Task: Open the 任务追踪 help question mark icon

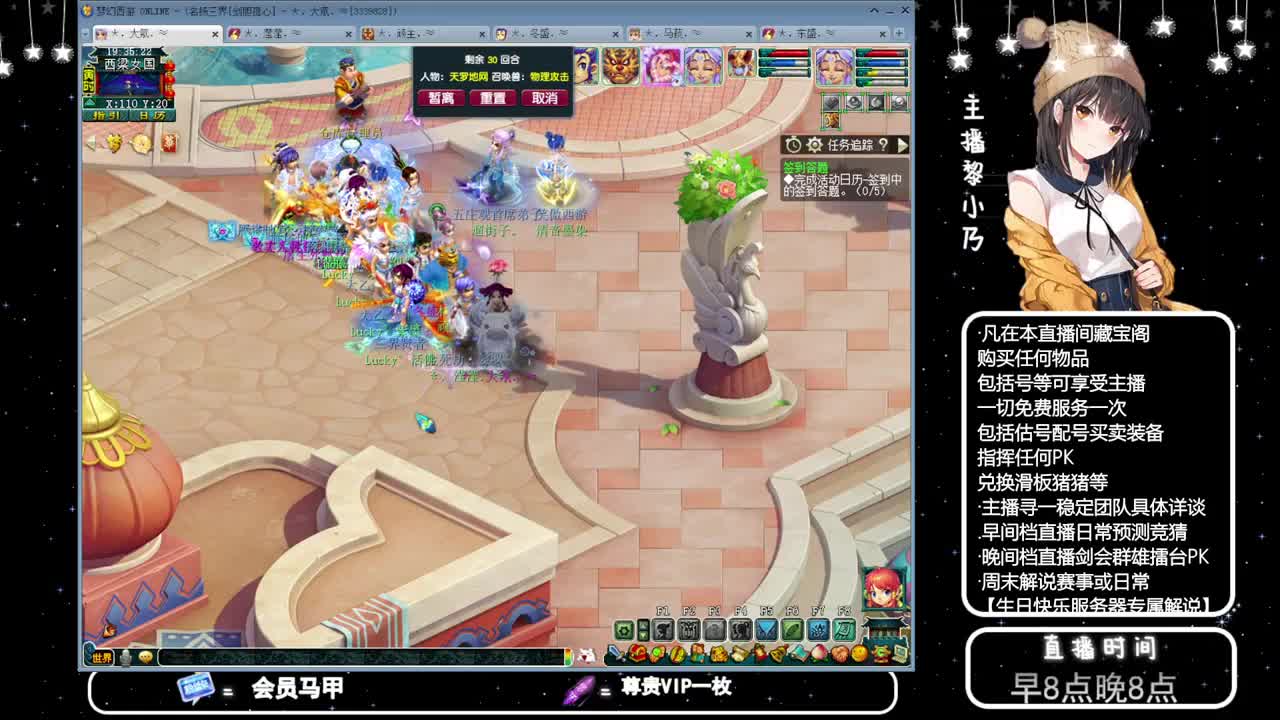Action: click(886, 145)
